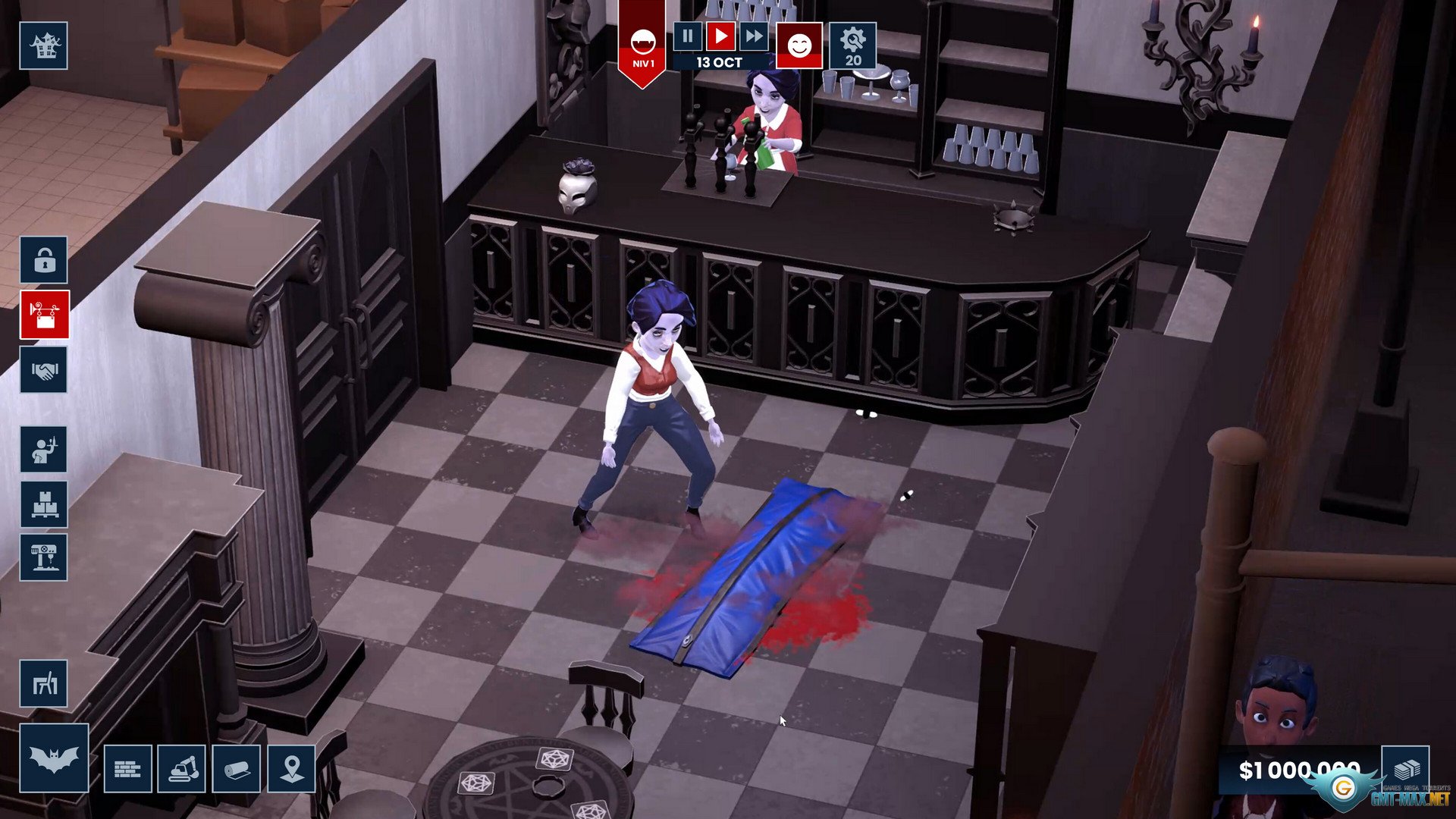1456x819 pixels.
Task: Select the rolled carpet flooring tool
Action: (237, 769)
